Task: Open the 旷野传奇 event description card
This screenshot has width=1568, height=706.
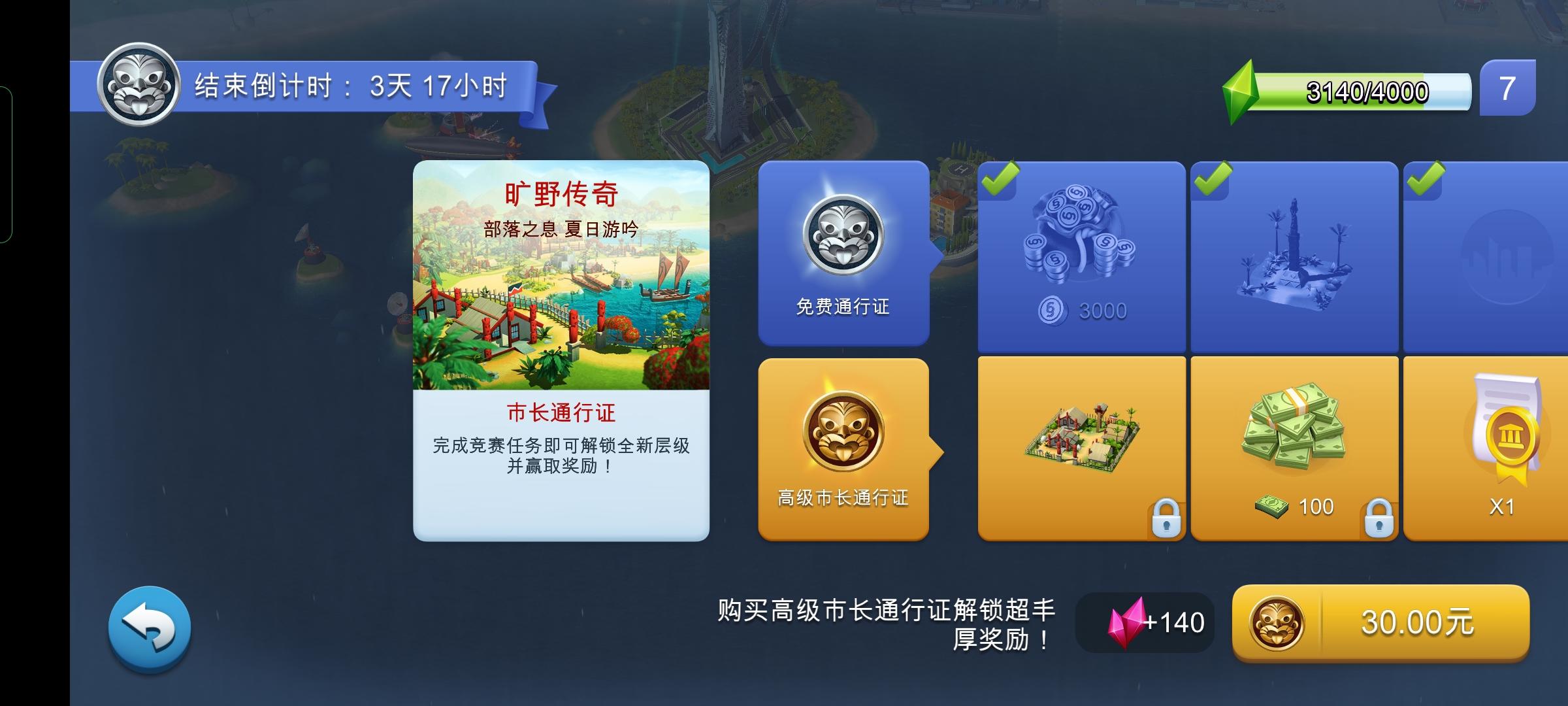Action: click(x=561, y=353)
